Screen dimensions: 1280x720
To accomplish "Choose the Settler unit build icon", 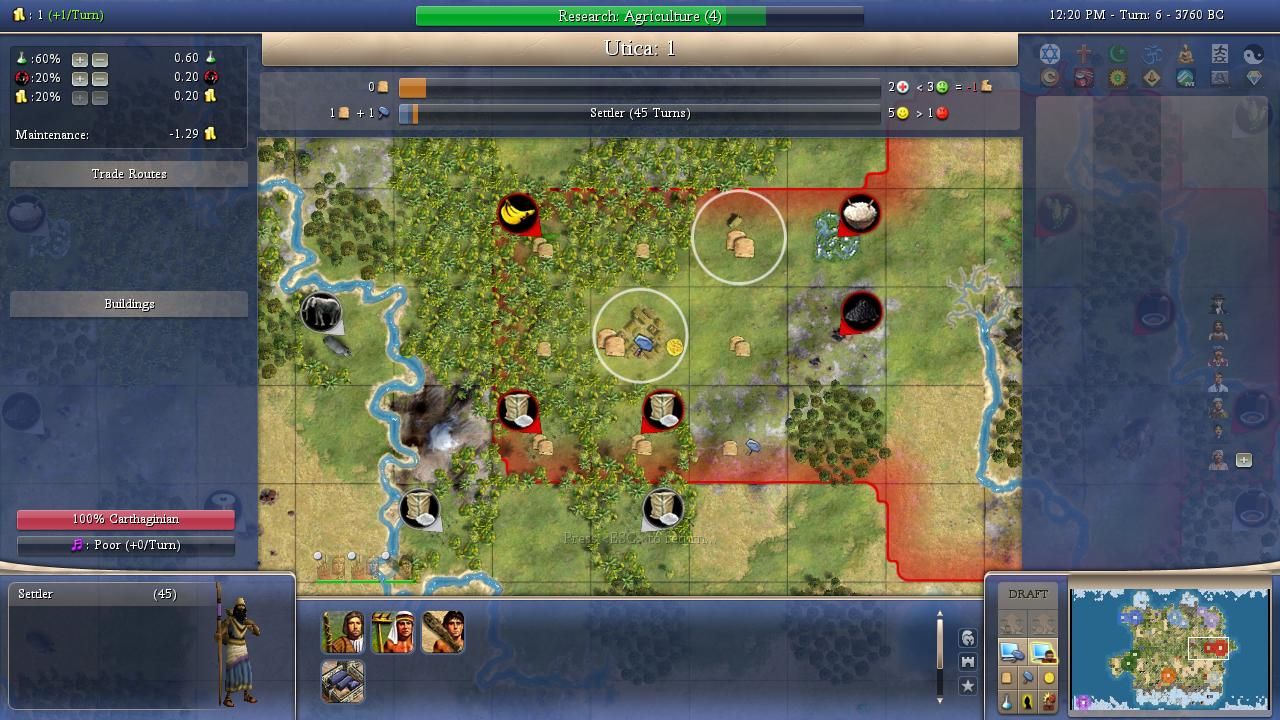I will 342,632.
